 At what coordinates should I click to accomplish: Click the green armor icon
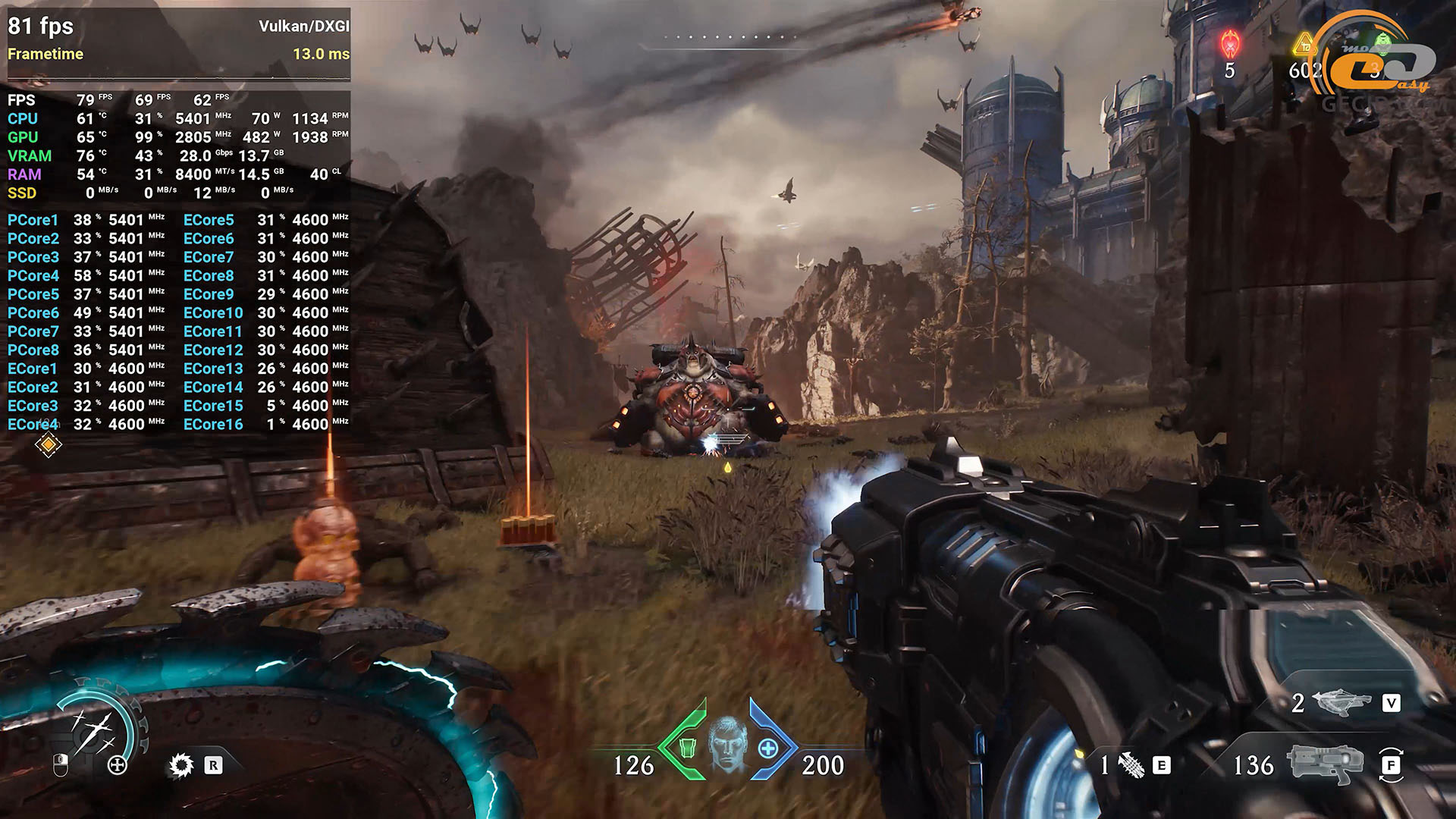687,748
